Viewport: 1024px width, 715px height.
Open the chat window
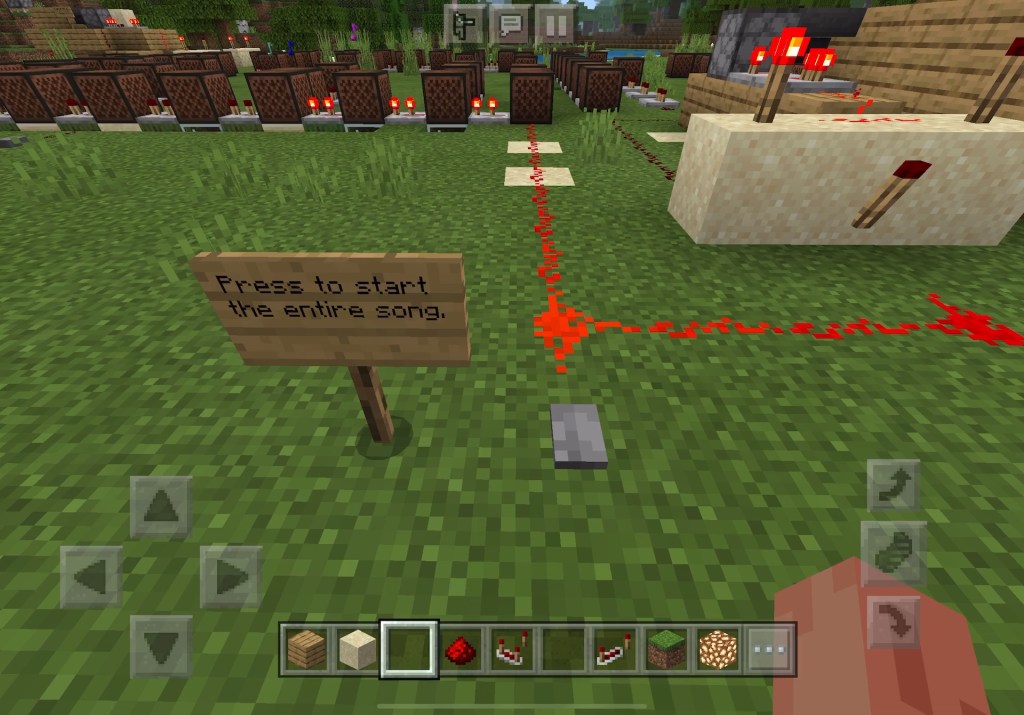tap(510, 24)
